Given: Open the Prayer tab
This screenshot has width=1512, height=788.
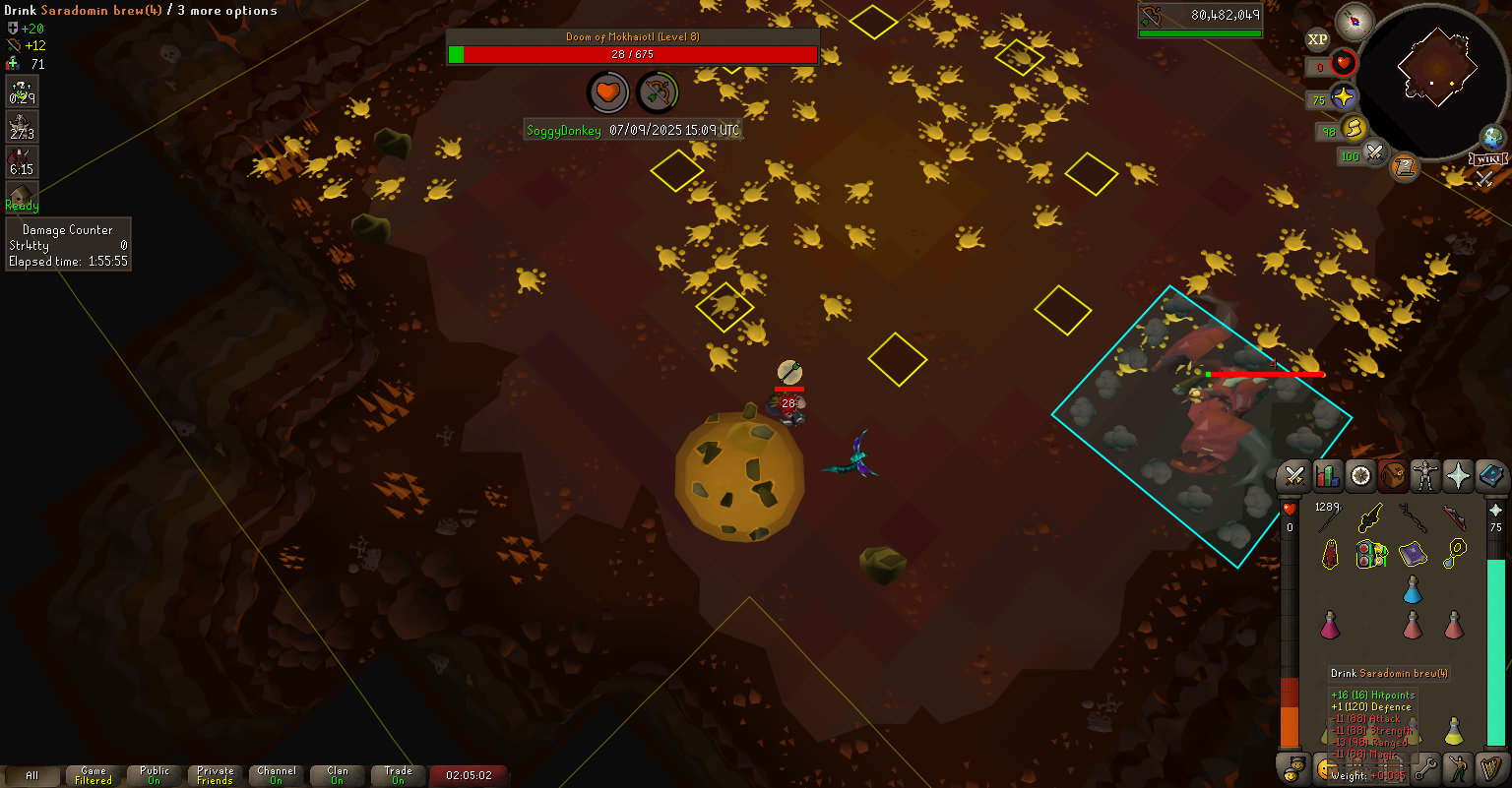Looking at the screenshot, I should 1457,476.
